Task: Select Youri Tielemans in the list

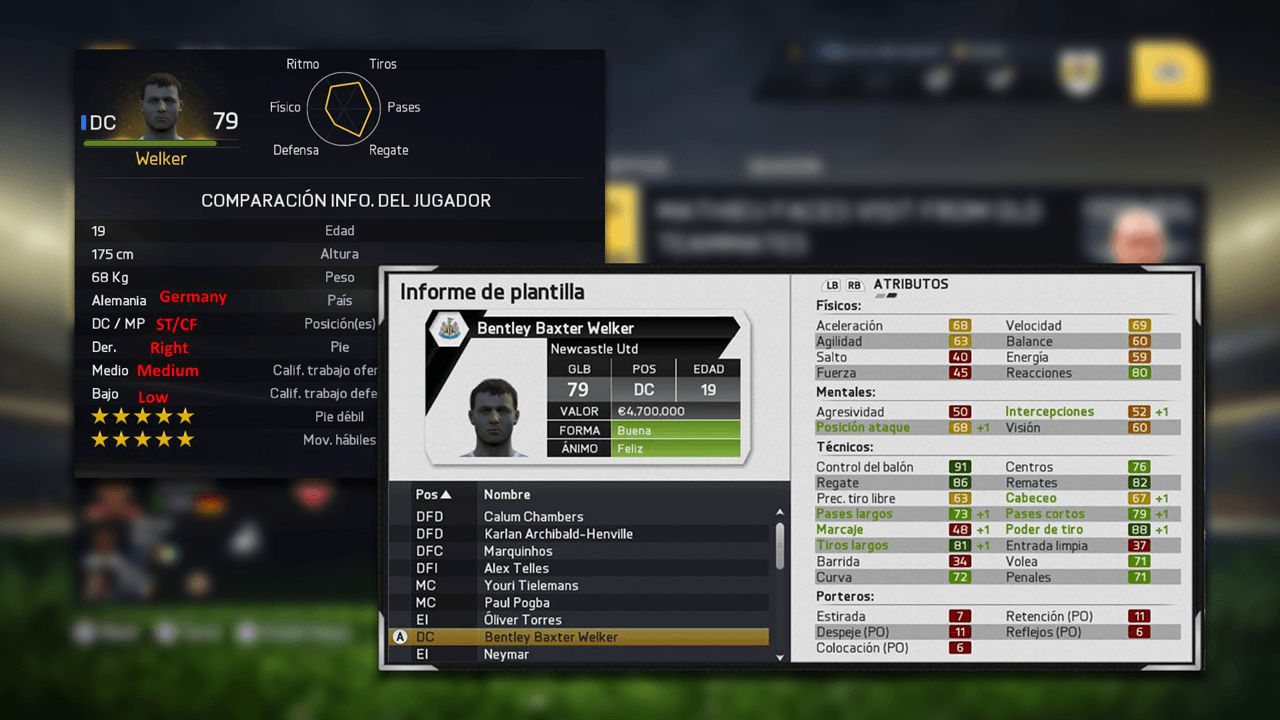Action: [531, 585]
